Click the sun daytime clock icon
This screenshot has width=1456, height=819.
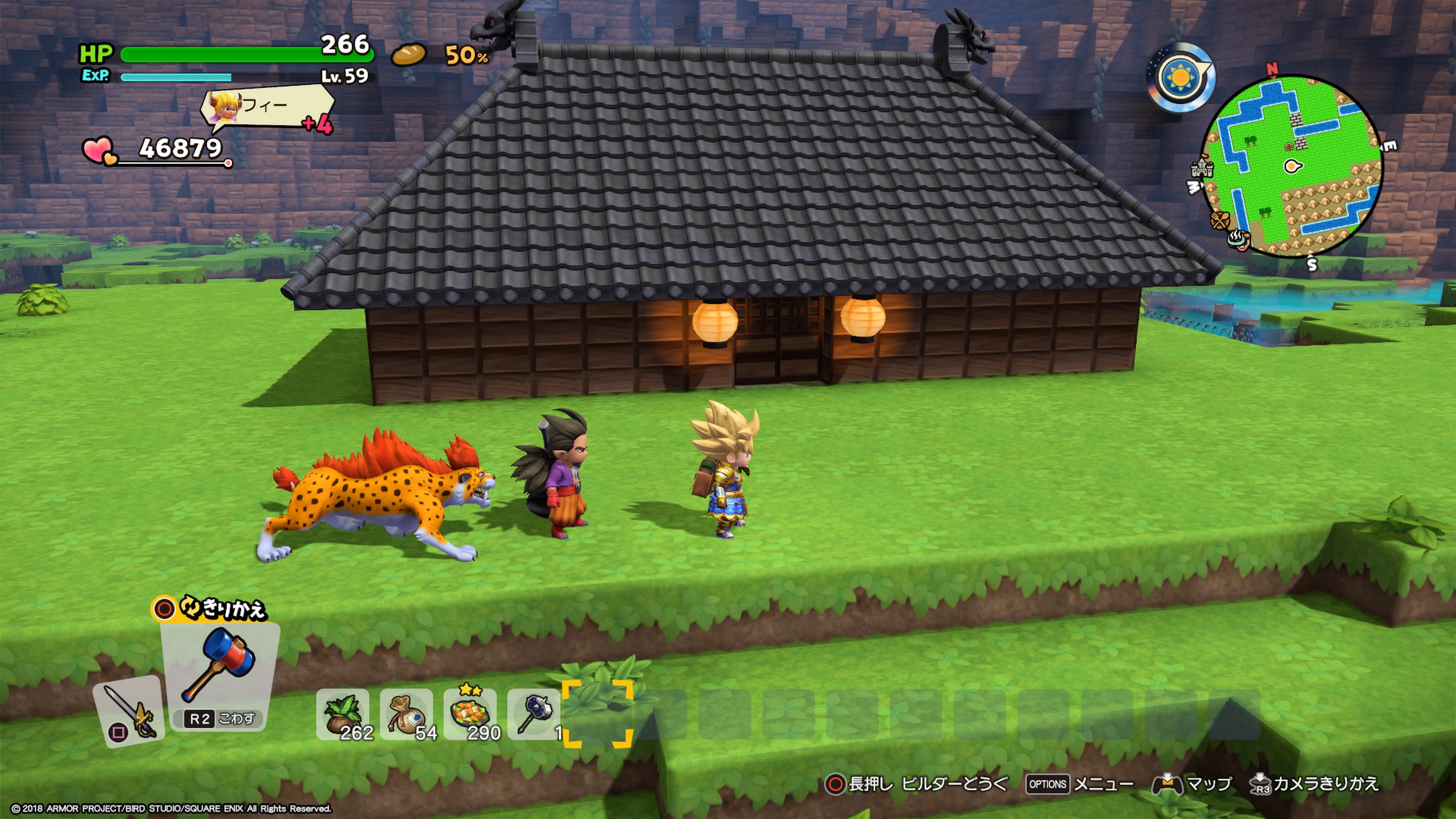tap(1181, 76)
